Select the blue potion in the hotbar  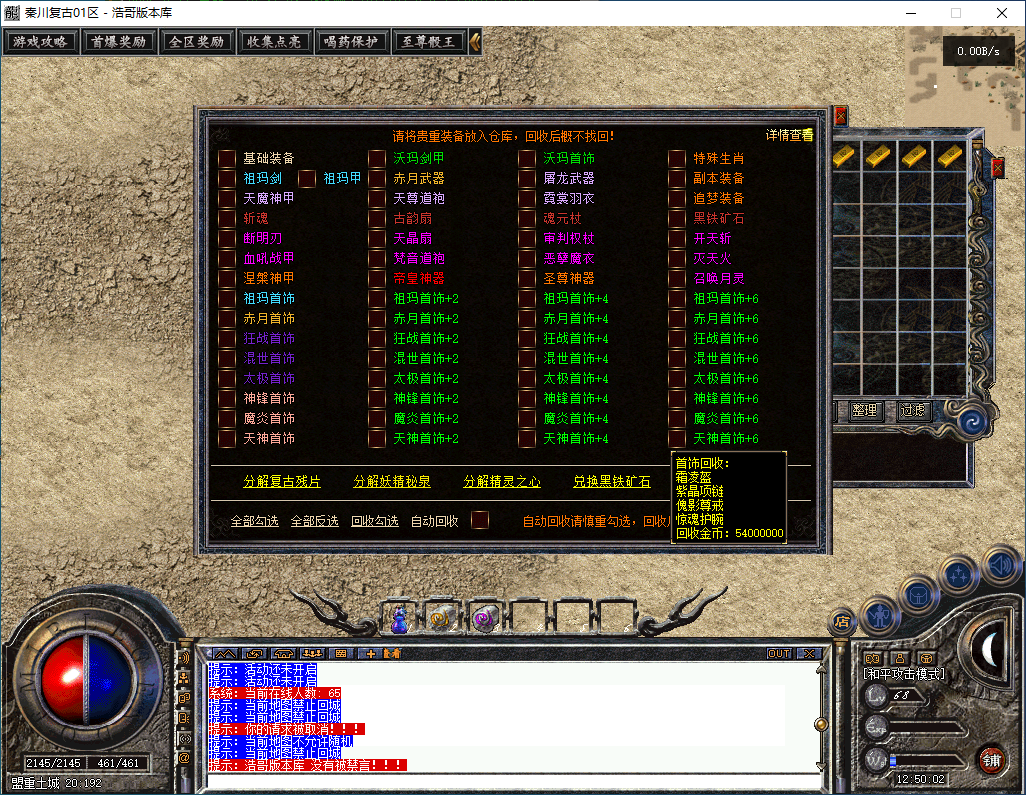click(x=399, y=621)
